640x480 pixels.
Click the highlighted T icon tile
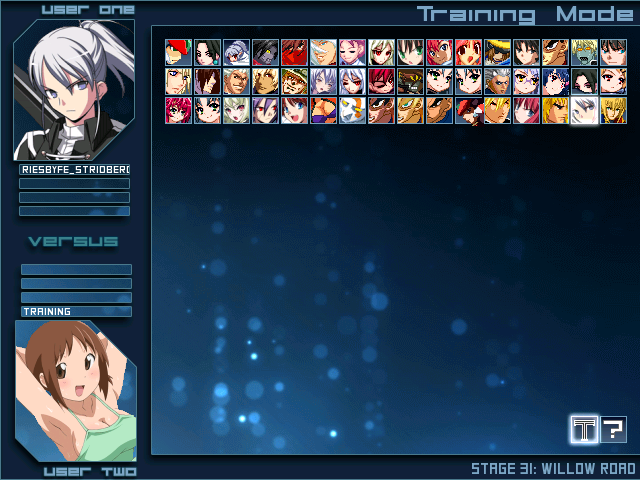pos(584,430)
